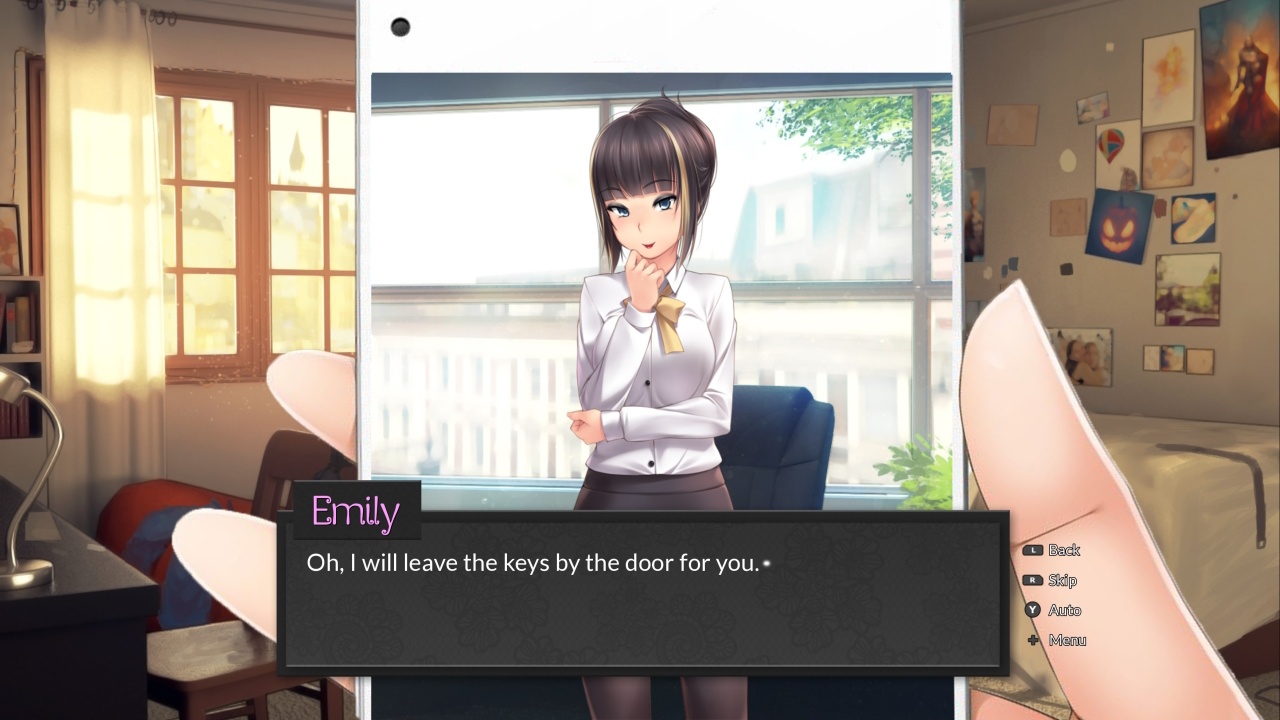Click the phone's front camera dot

coord(400,27)
